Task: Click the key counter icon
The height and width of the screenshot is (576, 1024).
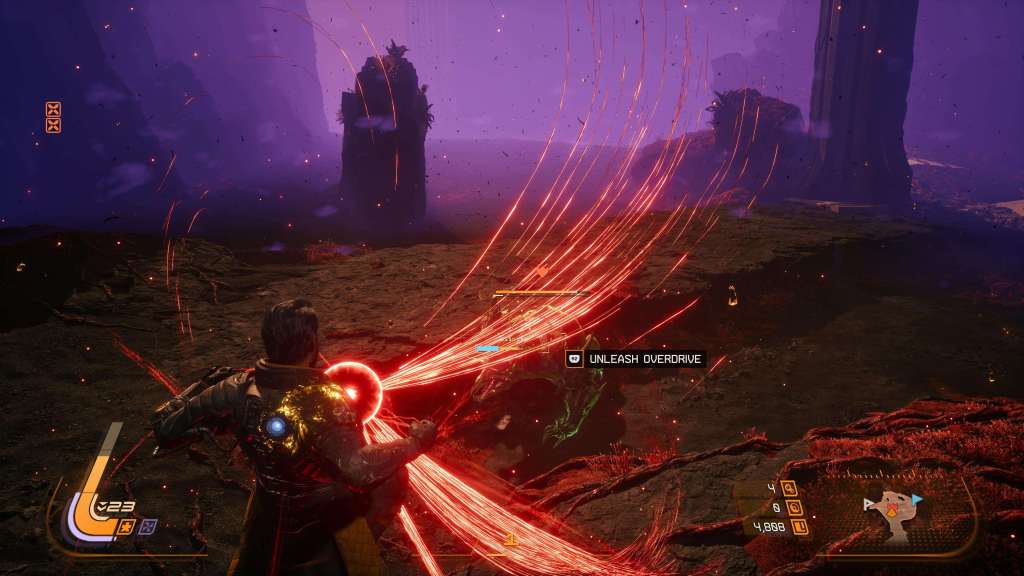Action: point(789,488)
